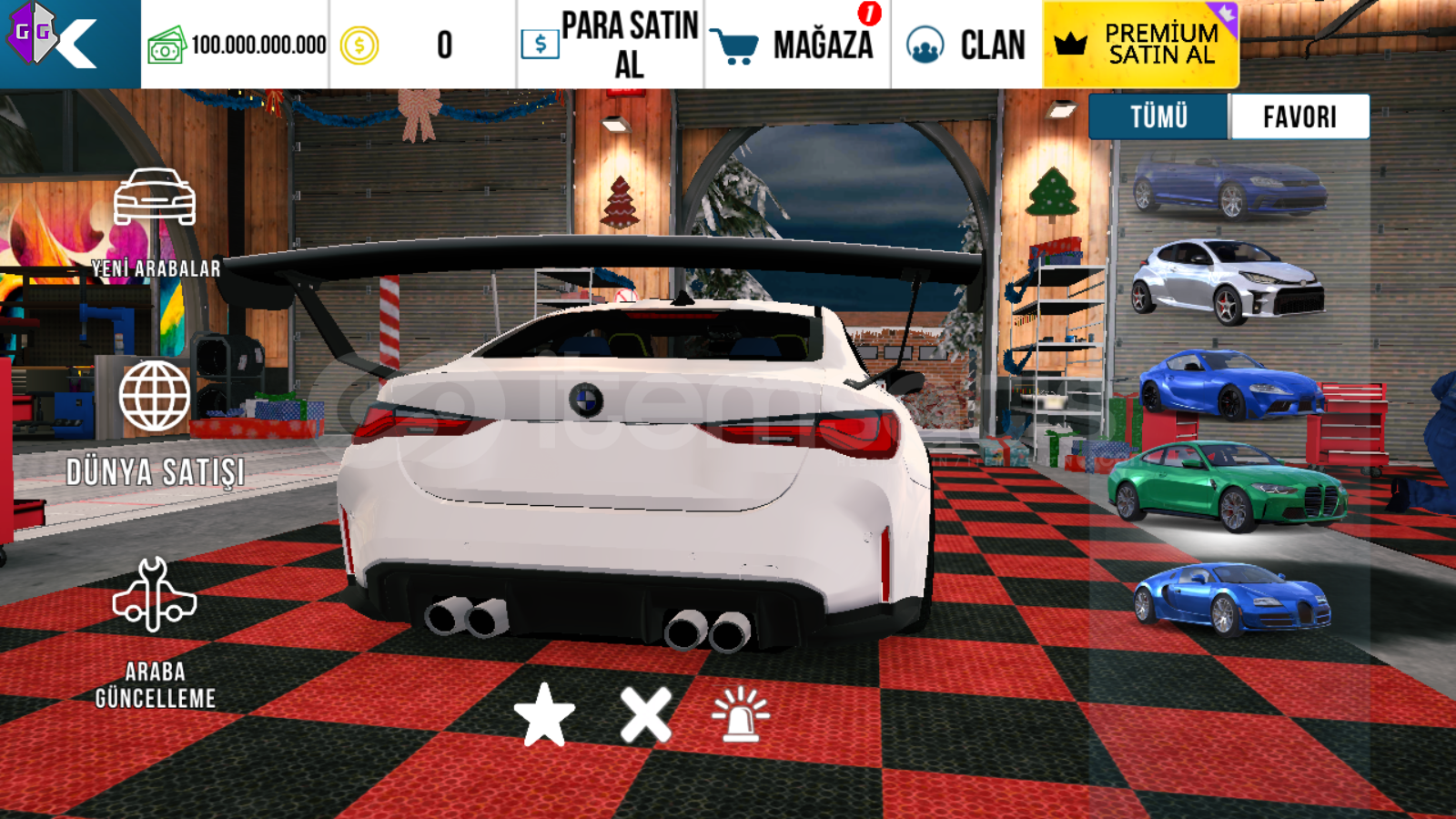Select the dark blue hatchback thumbnail
The width and height of the screenshot is (1456, 819).
click(1228, 187)
